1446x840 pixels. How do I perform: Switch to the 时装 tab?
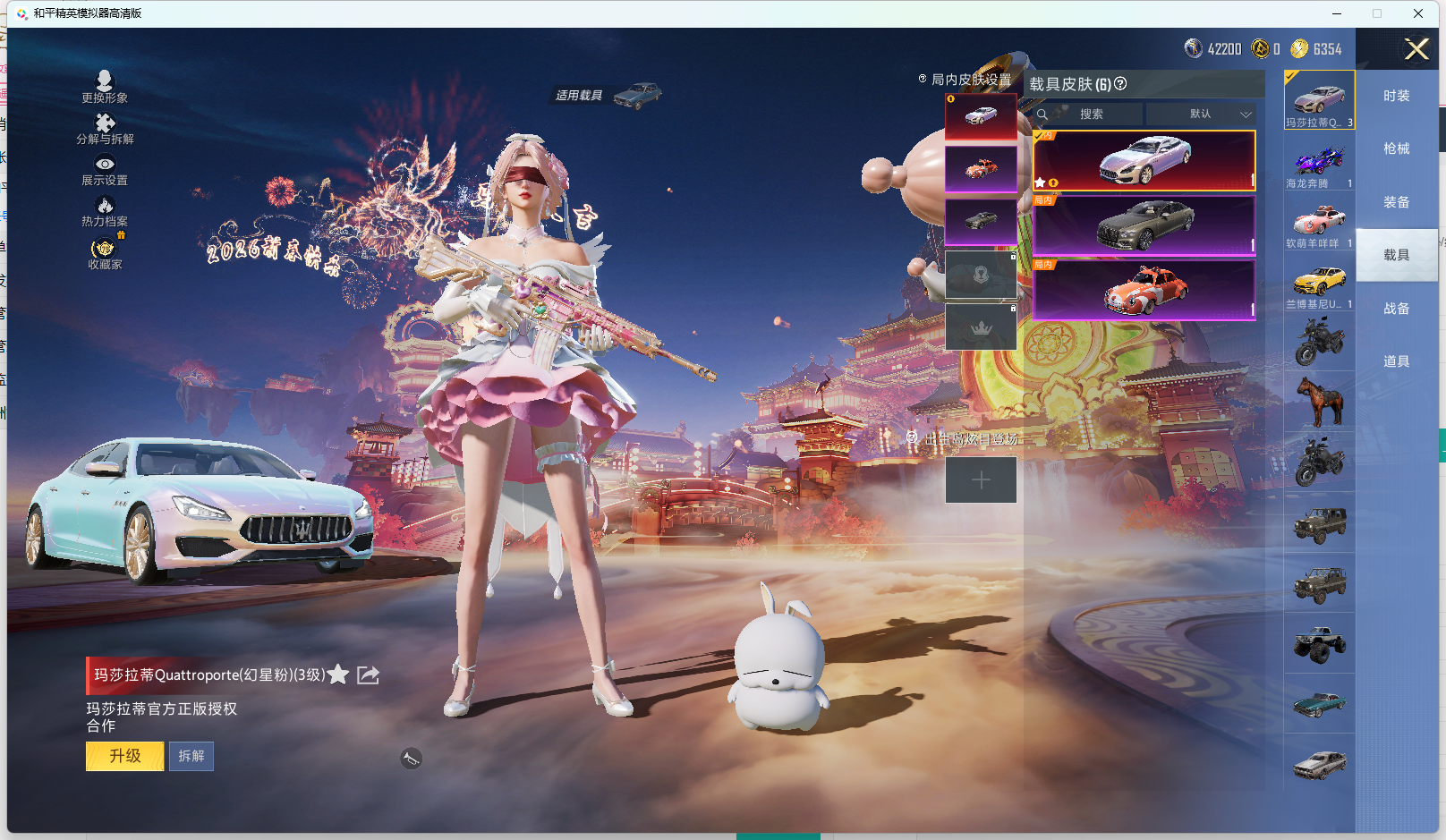coord(1396,97)
